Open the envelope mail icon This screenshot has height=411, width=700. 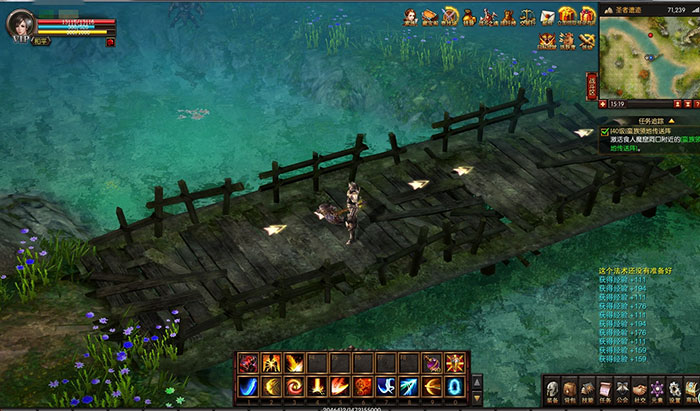[549, 16]
